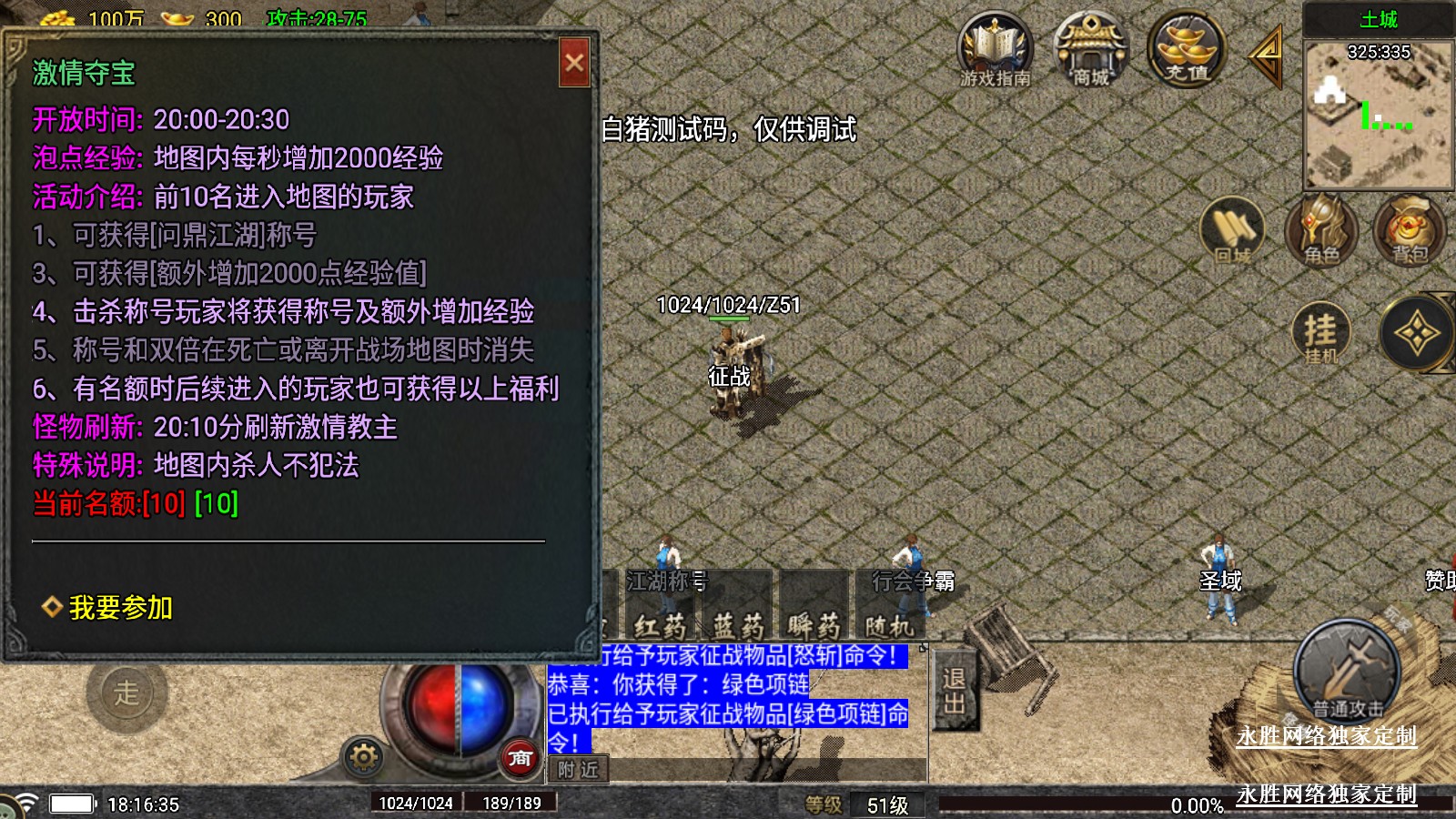1456x819 pixels.
Task: Open the 游戏指南 game guide
Action: [x=995, y=52]
